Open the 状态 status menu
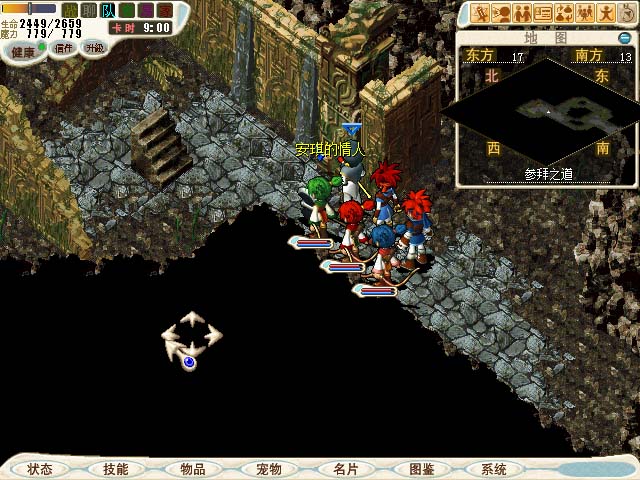Viewport: 640px width, 480px height. point(41,468)
